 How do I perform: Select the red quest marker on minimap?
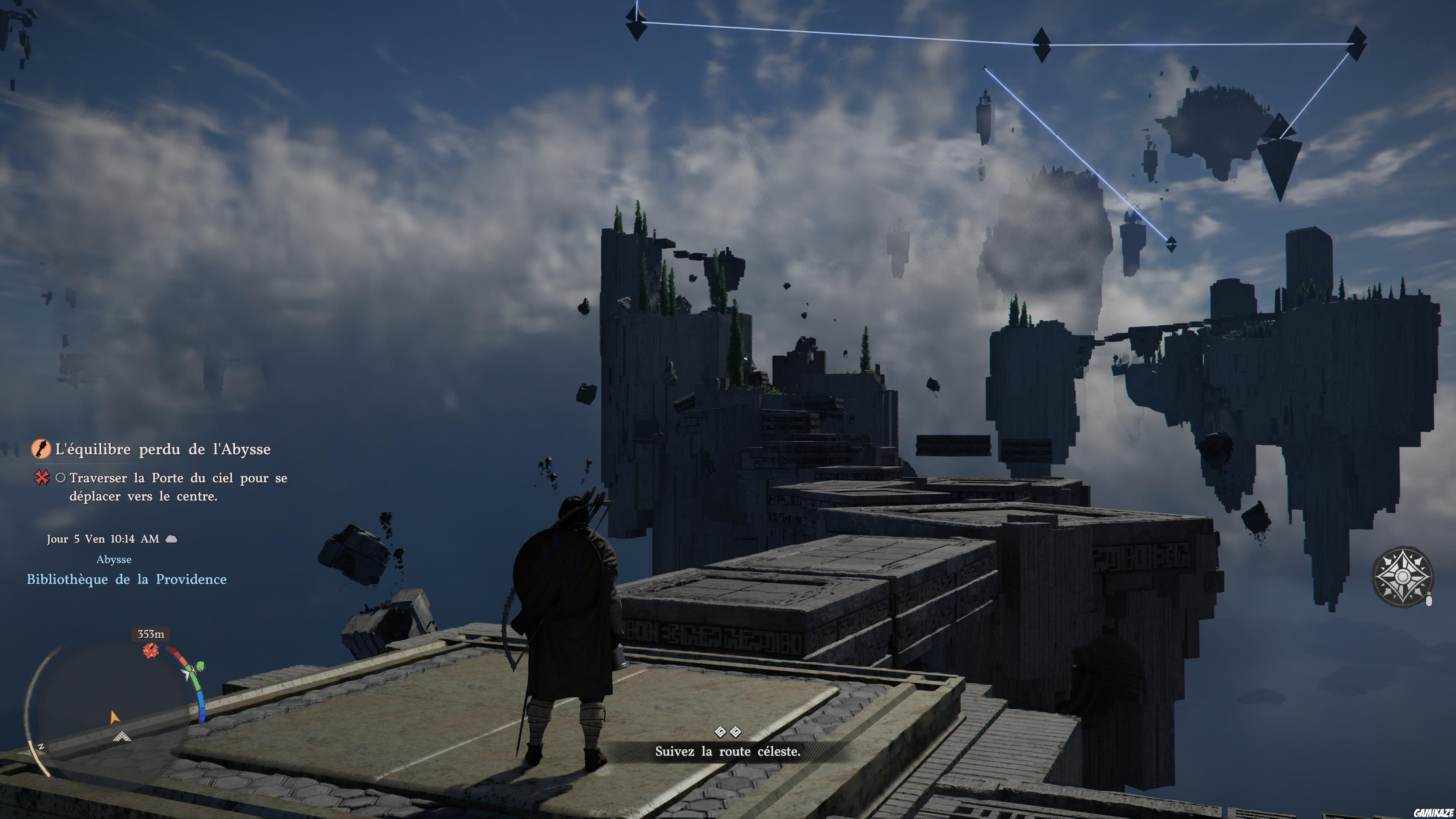(151, 651)
